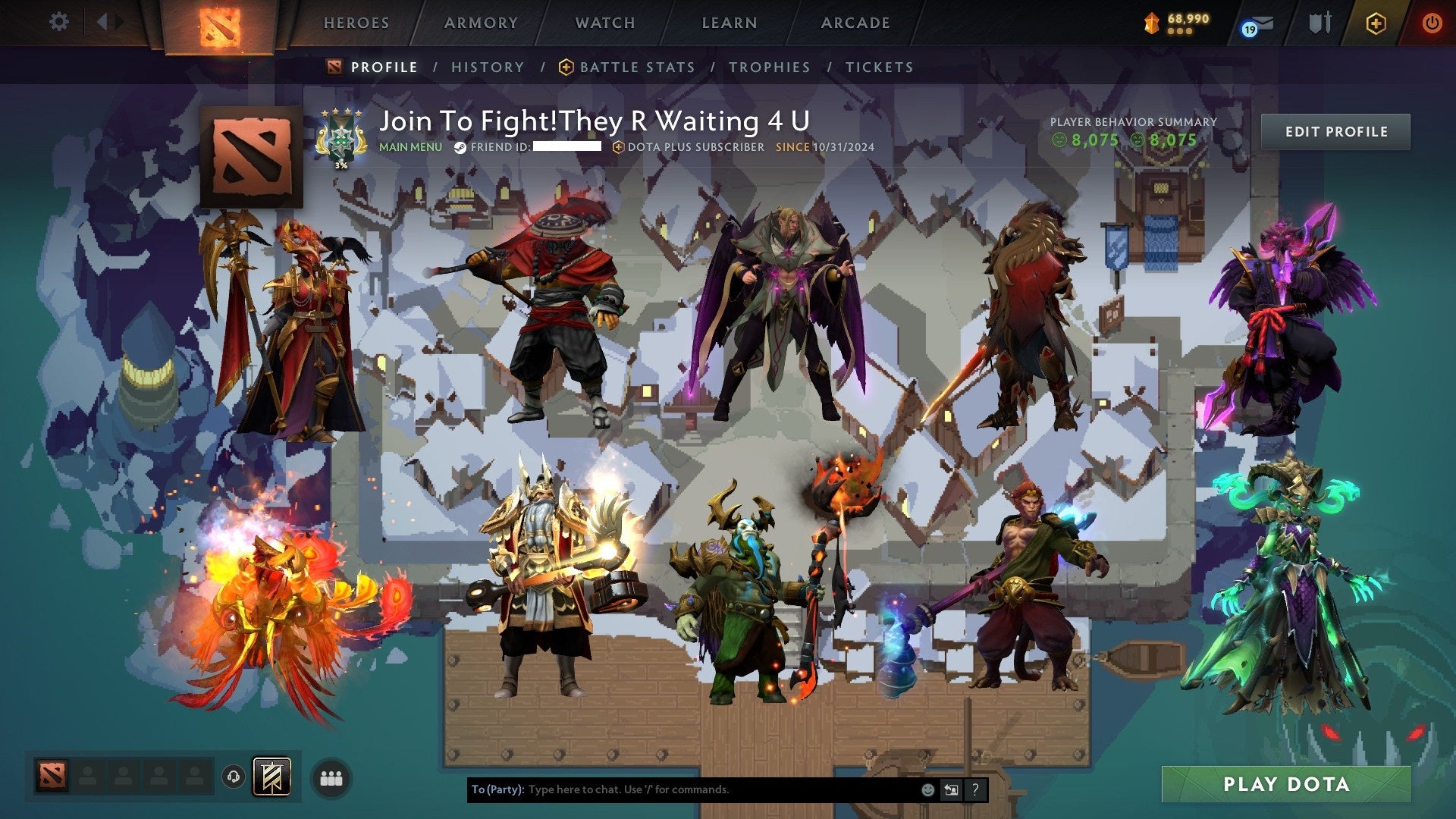The height and width of the screenshot is (819, 1456).
Task: Open the emoticon picker in chat bar
Action: (x=928, y=790)
